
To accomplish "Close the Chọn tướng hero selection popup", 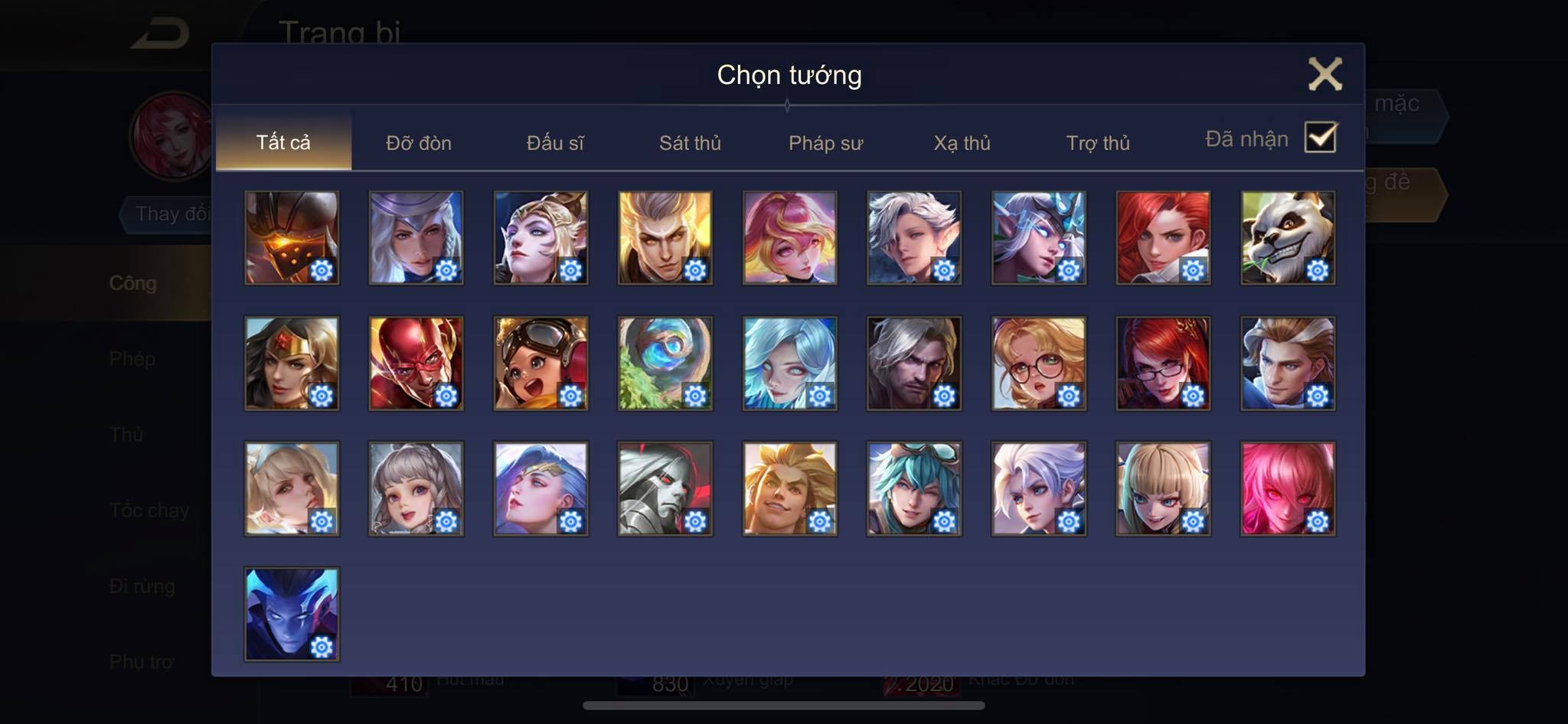I will click(x=1325, y=74).
